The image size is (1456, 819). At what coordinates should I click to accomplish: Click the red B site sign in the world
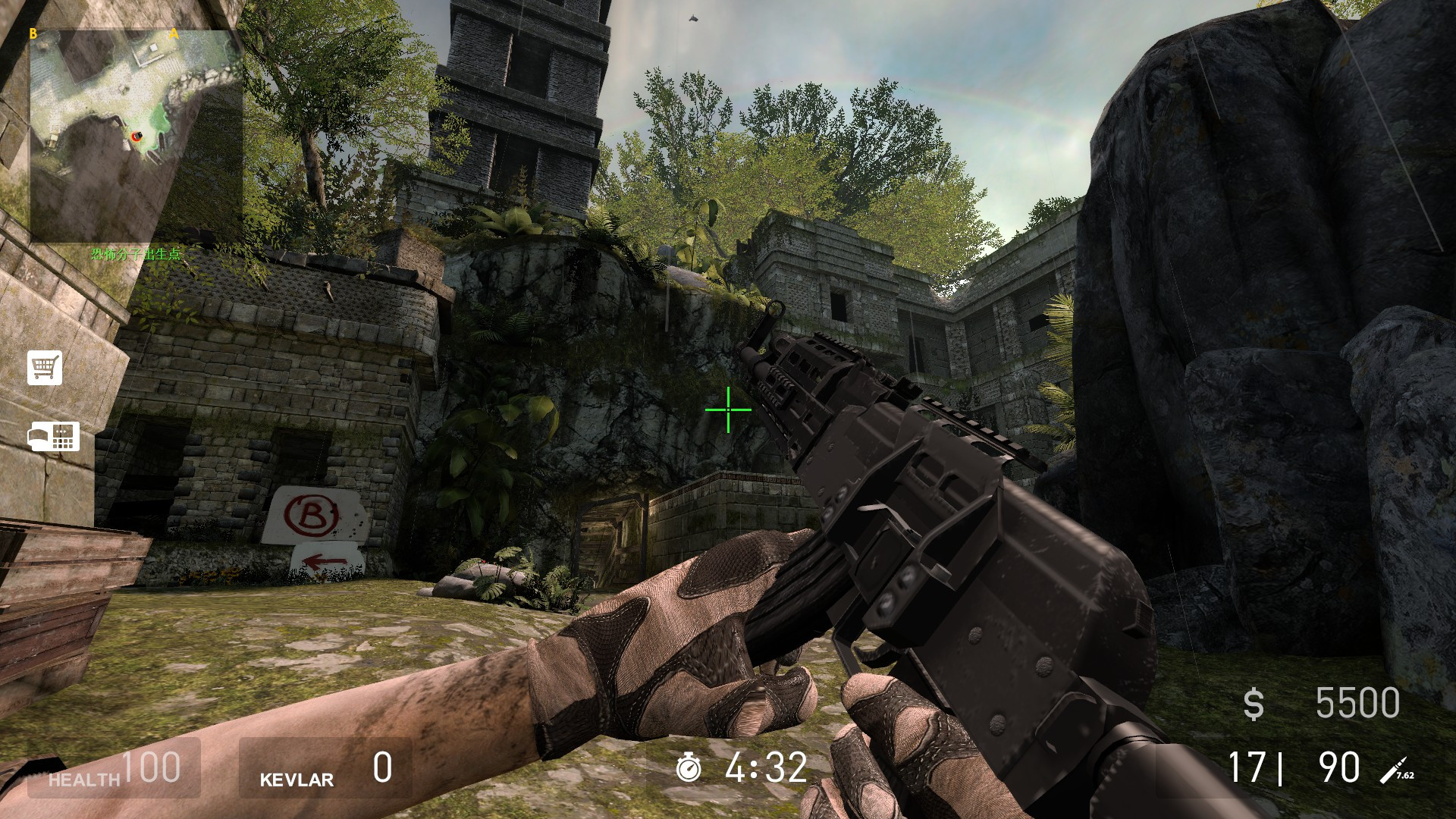click(312, 516)
